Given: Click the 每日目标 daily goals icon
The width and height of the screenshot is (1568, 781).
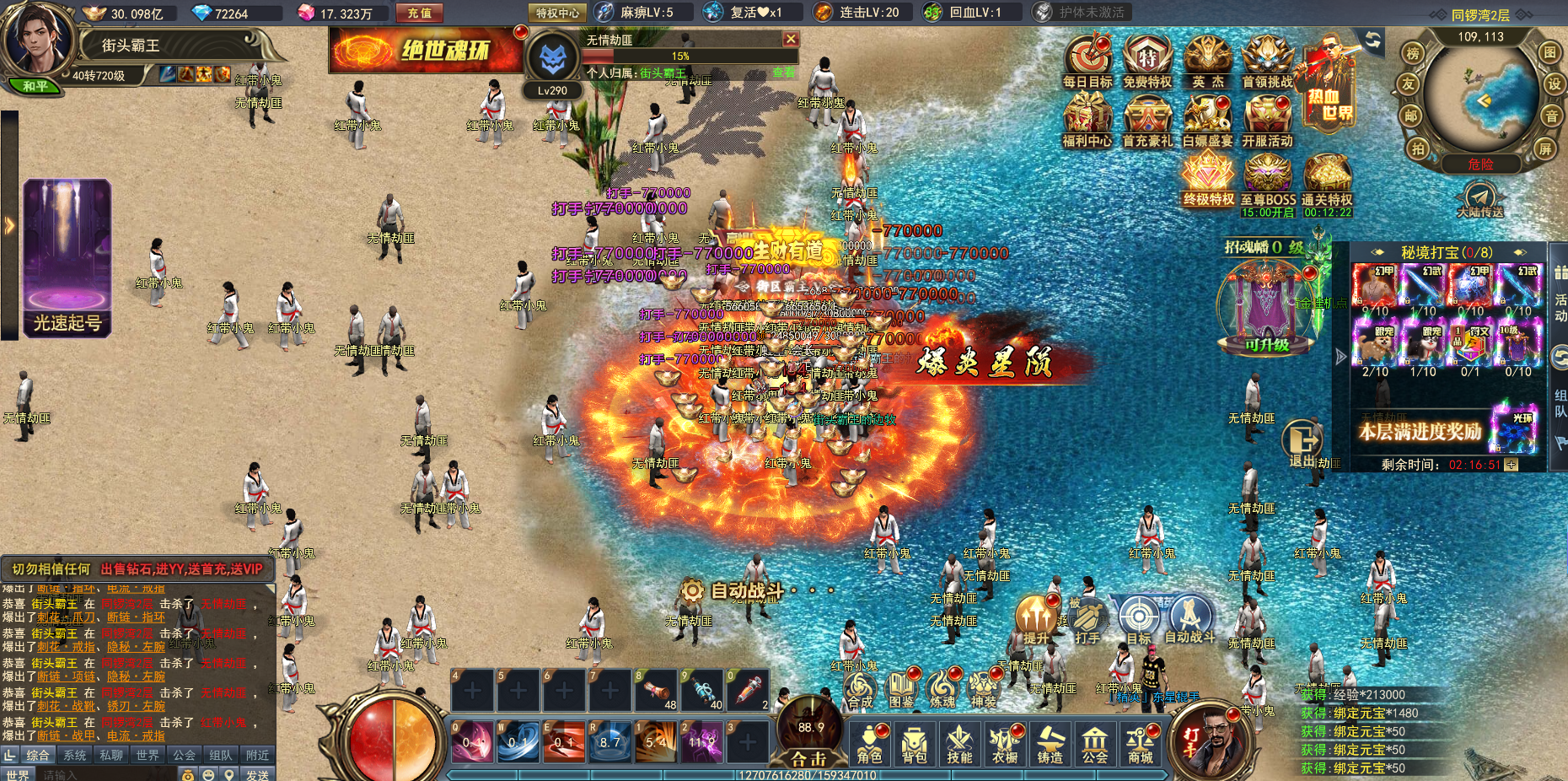Looking at the screenshot, I should [x=1087, y=61].
